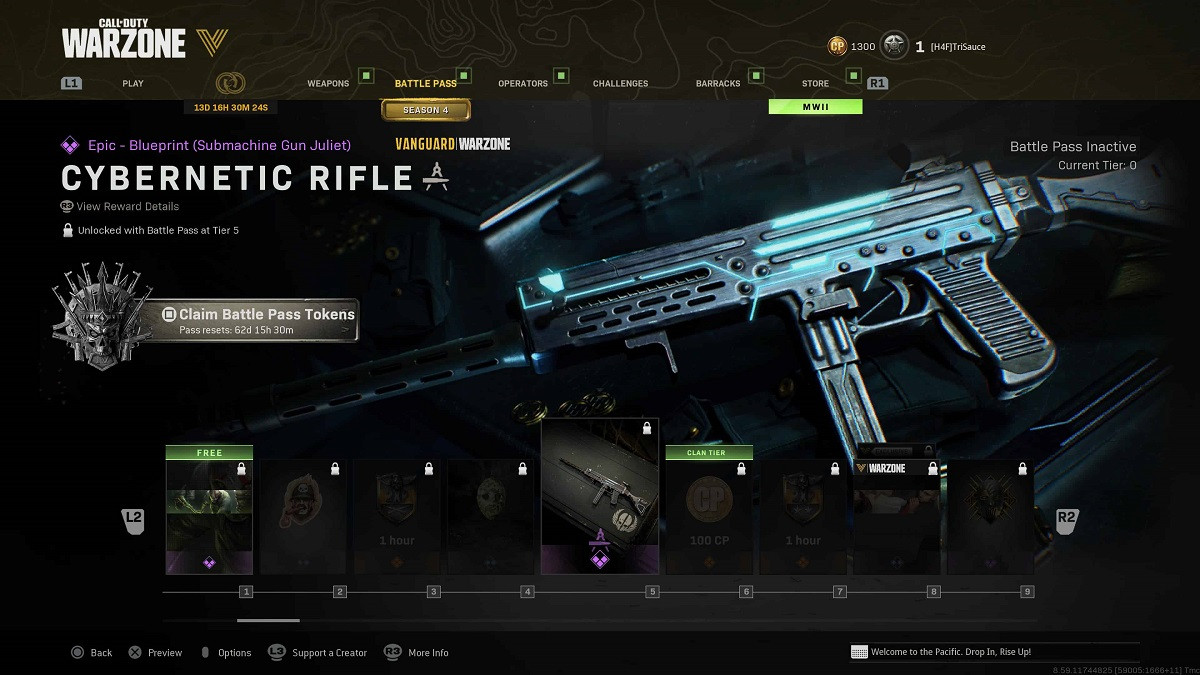Open the Warzone-labeled tier 8 reward tile
Viewport: 1200px width, 675px height.
pos(897,517)
